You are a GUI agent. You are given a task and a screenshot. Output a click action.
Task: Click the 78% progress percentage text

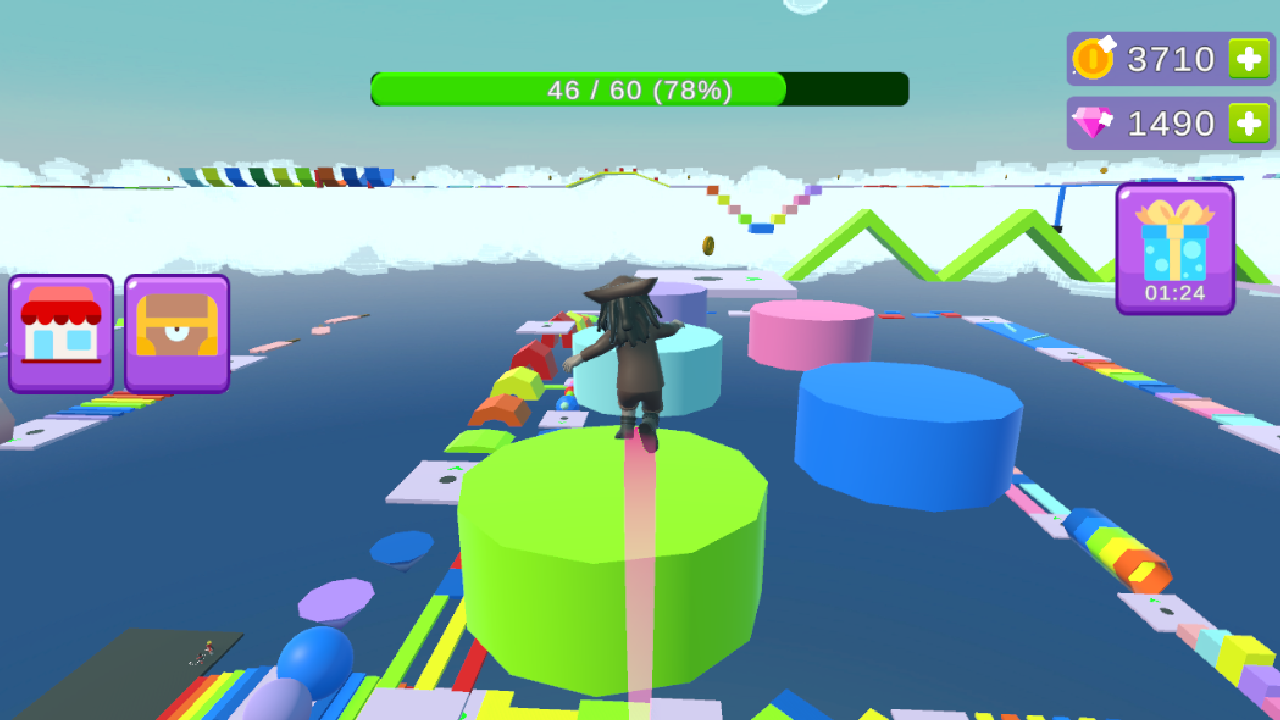pyautogui.click(x=695, y=90)
